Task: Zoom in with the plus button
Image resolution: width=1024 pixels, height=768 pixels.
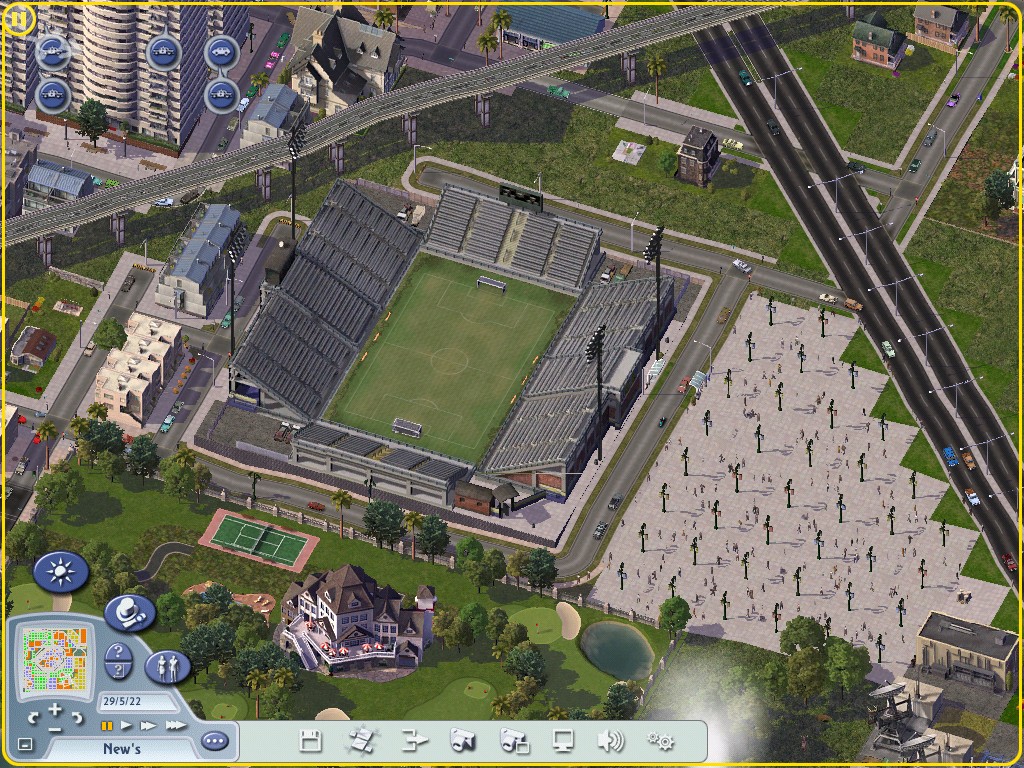Action: [55, 710]
